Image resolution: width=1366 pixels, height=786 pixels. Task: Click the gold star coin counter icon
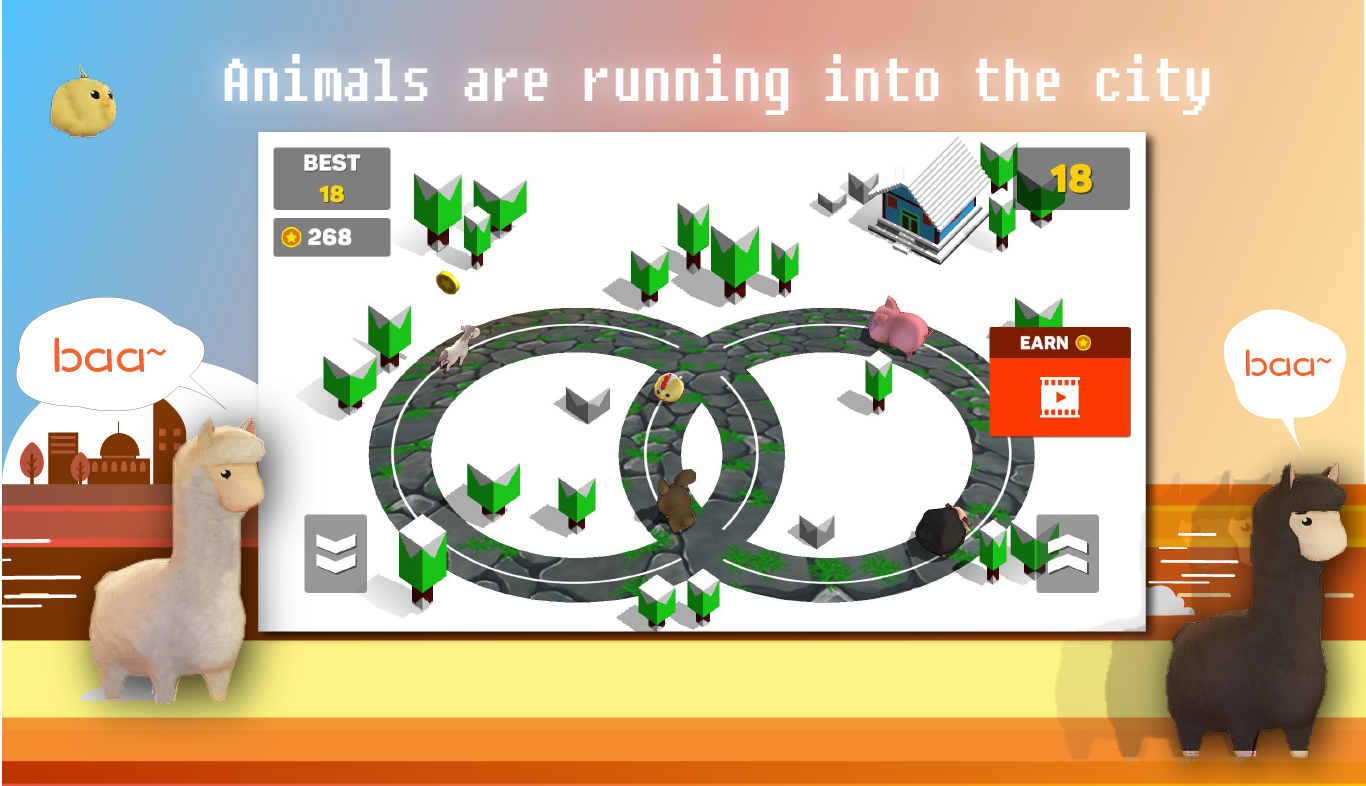[293, 237]
